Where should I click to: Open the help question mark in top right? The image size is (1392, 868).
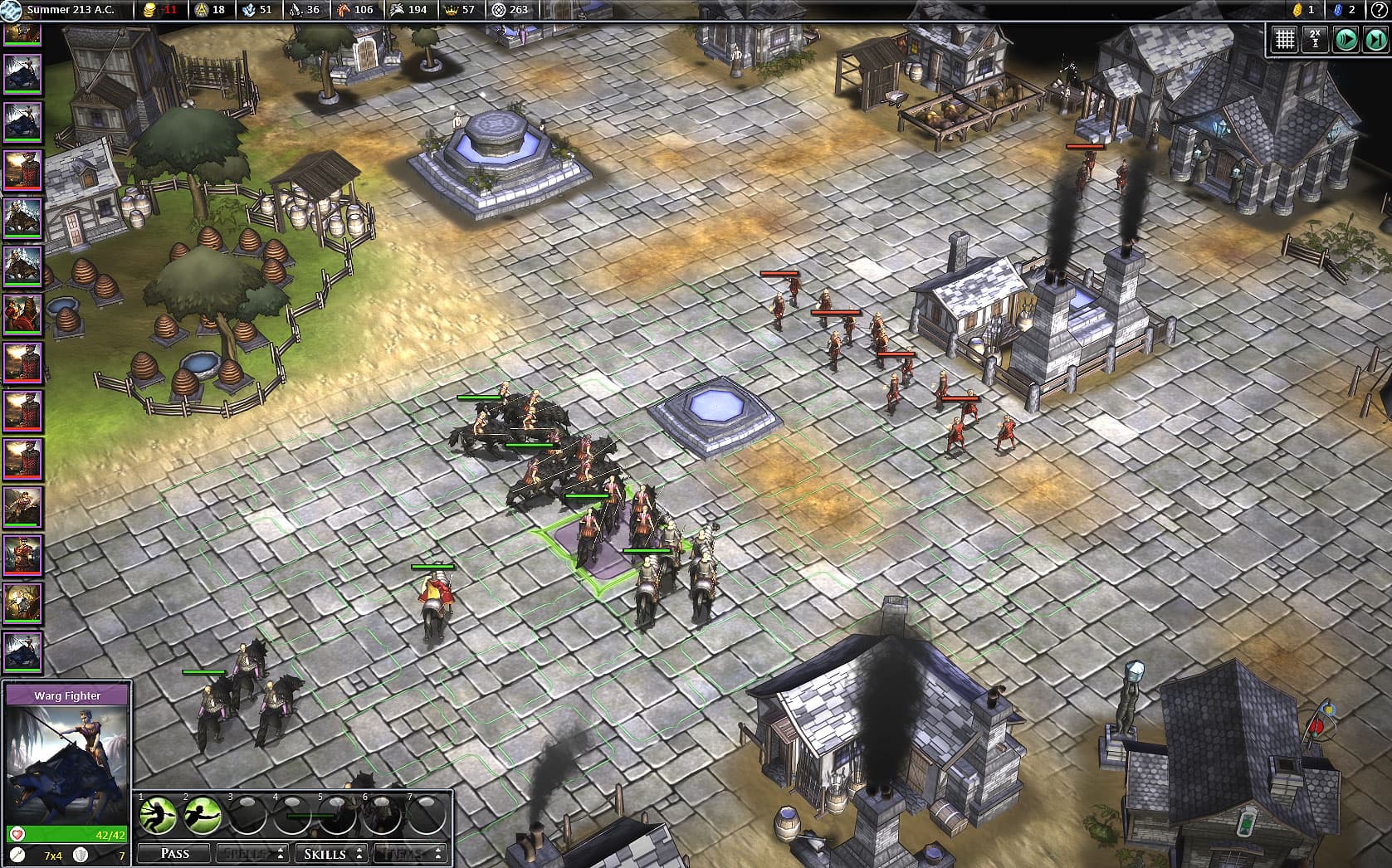(1380, 11)
